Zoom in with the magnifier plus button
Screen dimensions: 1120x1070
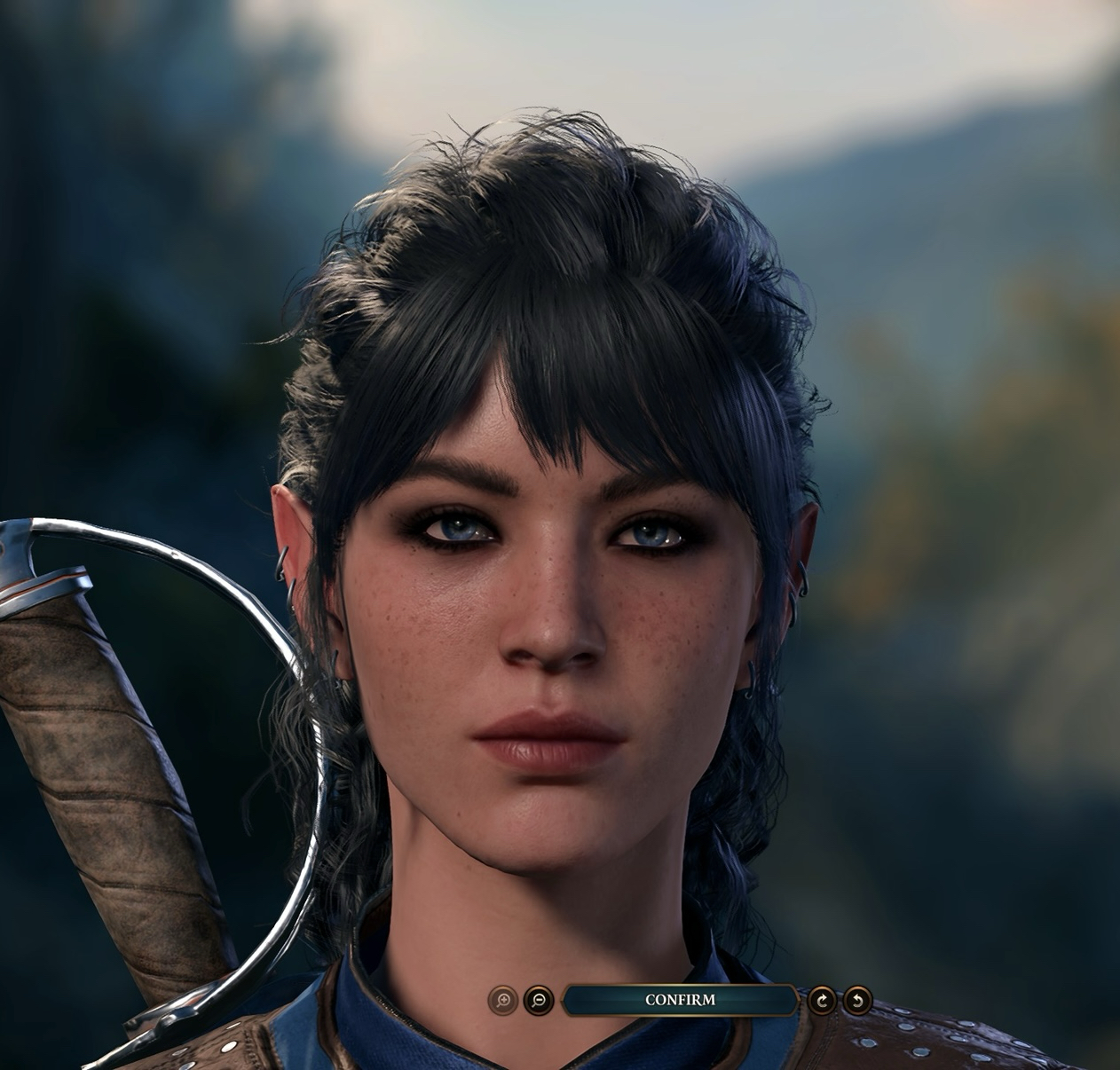click(x=503, y=1001)
